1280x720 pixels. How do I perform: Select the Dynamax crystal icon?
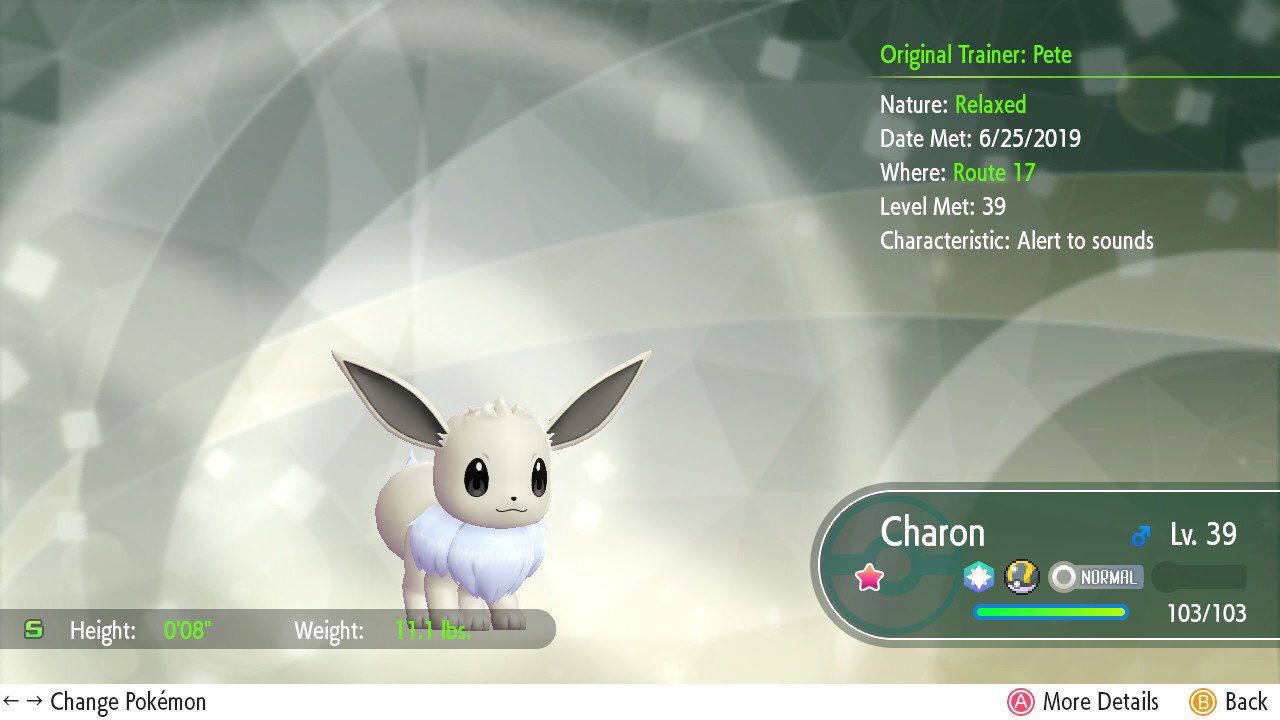tap(979, 576)
